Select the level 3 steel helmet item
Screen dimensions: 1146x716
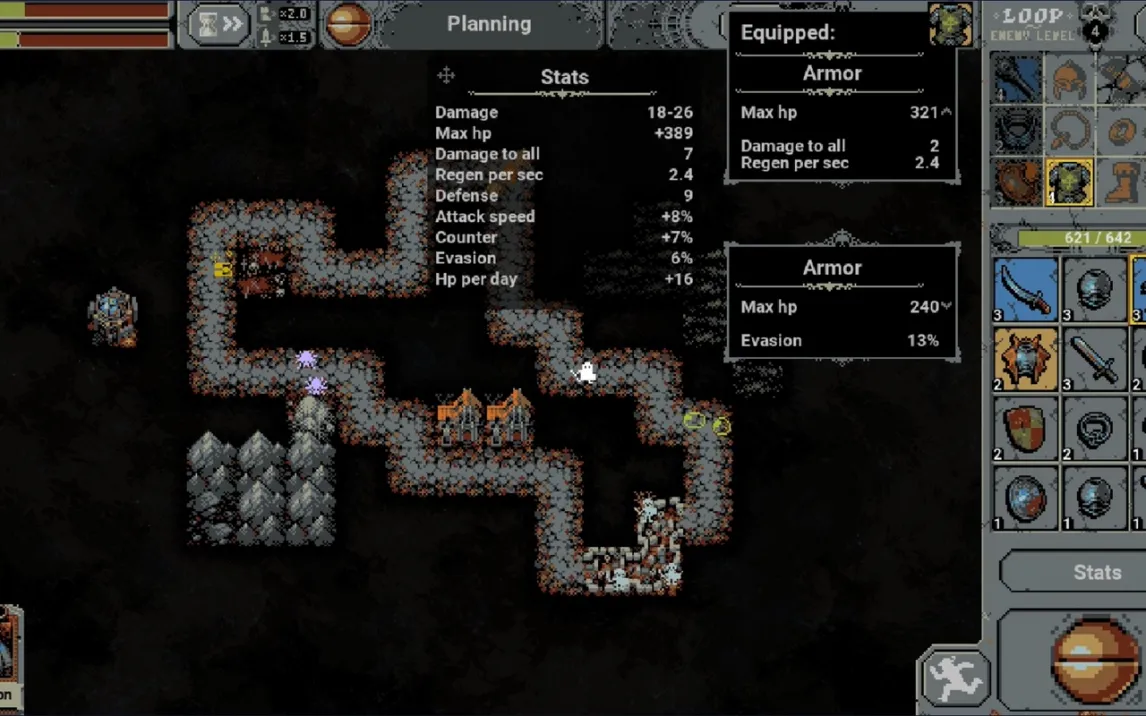1094,289
